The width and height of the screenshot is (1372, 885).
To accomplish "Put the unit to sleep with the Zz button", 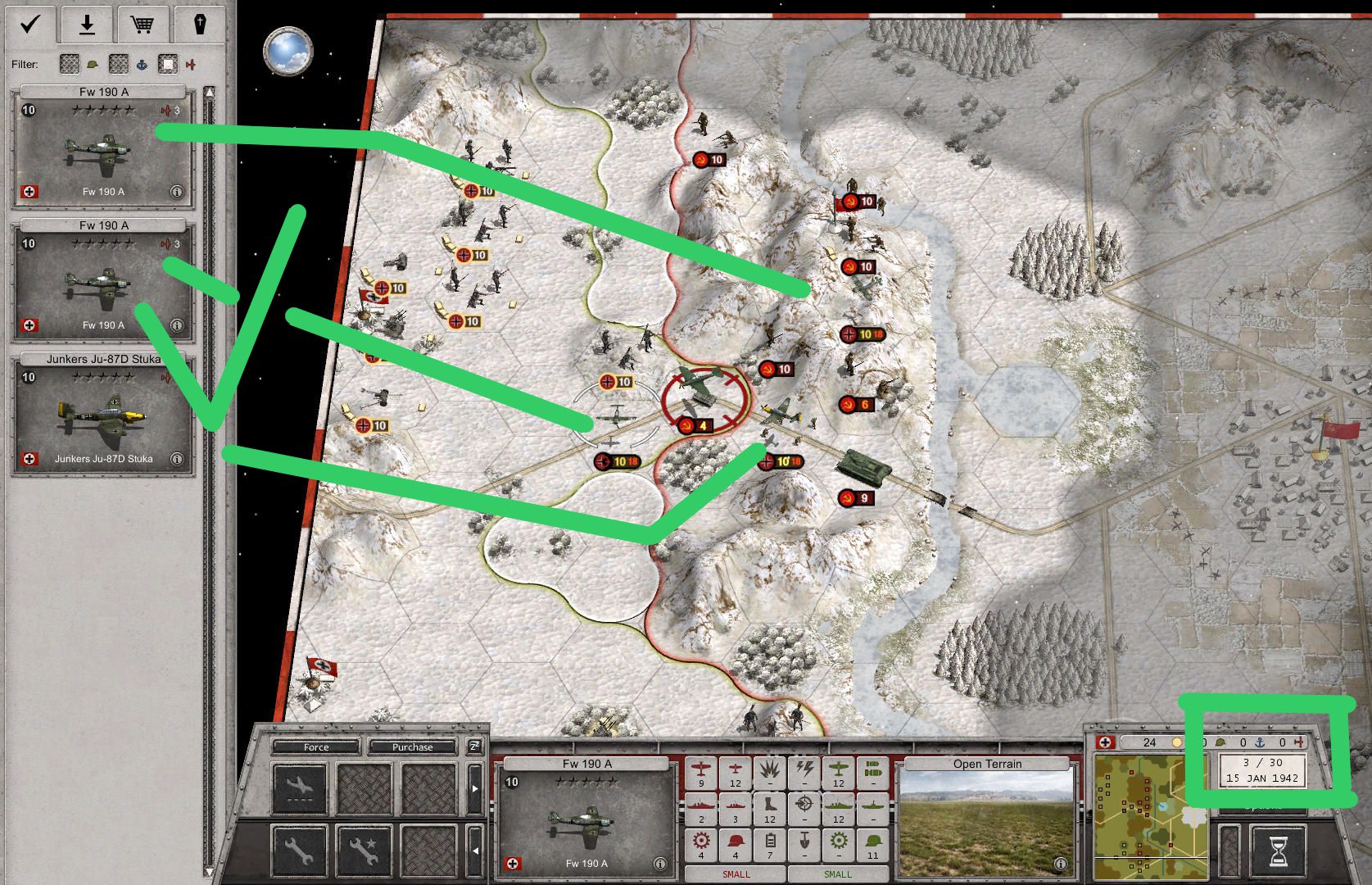I will tap(474, 747).
